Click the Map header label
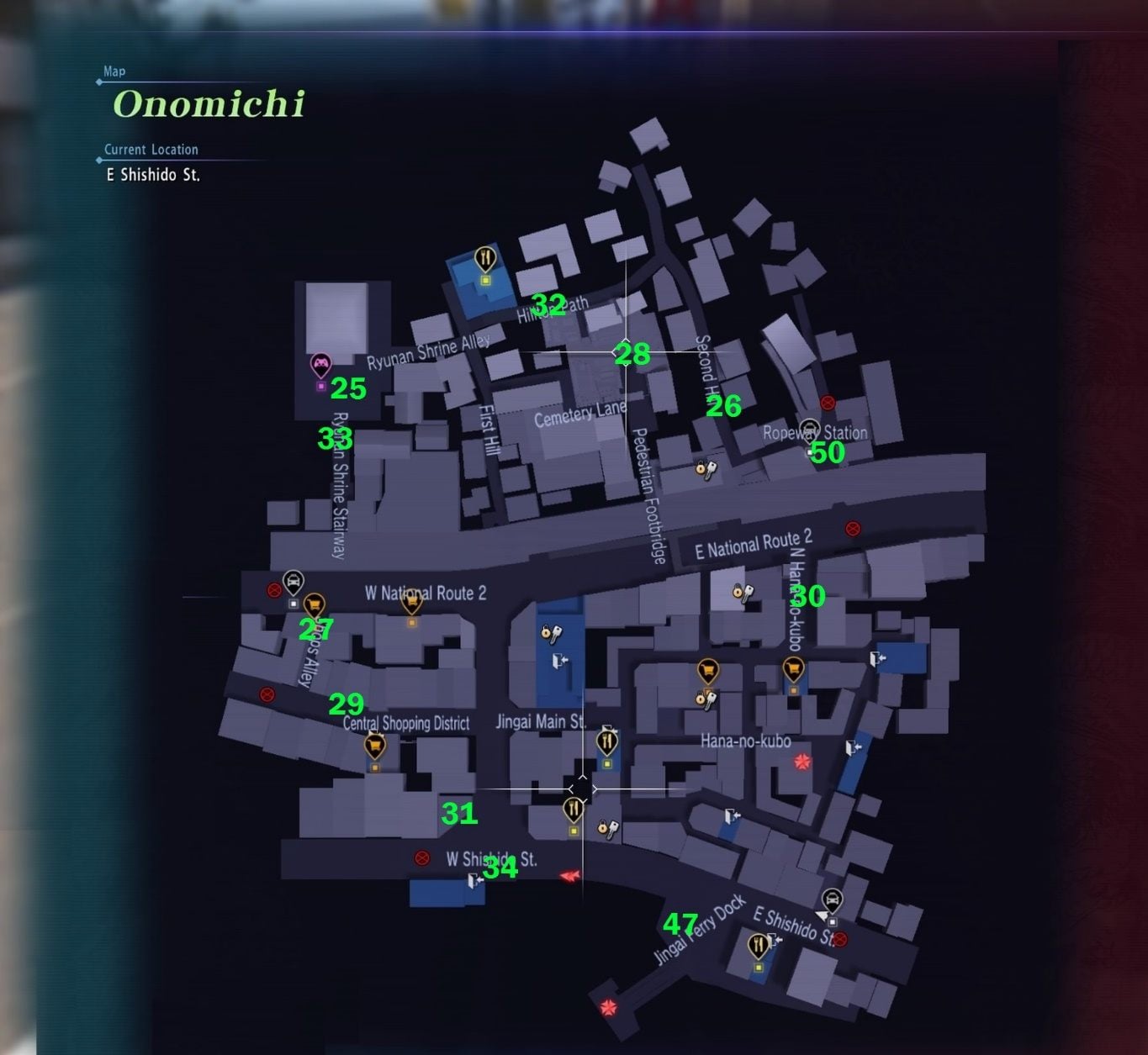 point(114,71)
